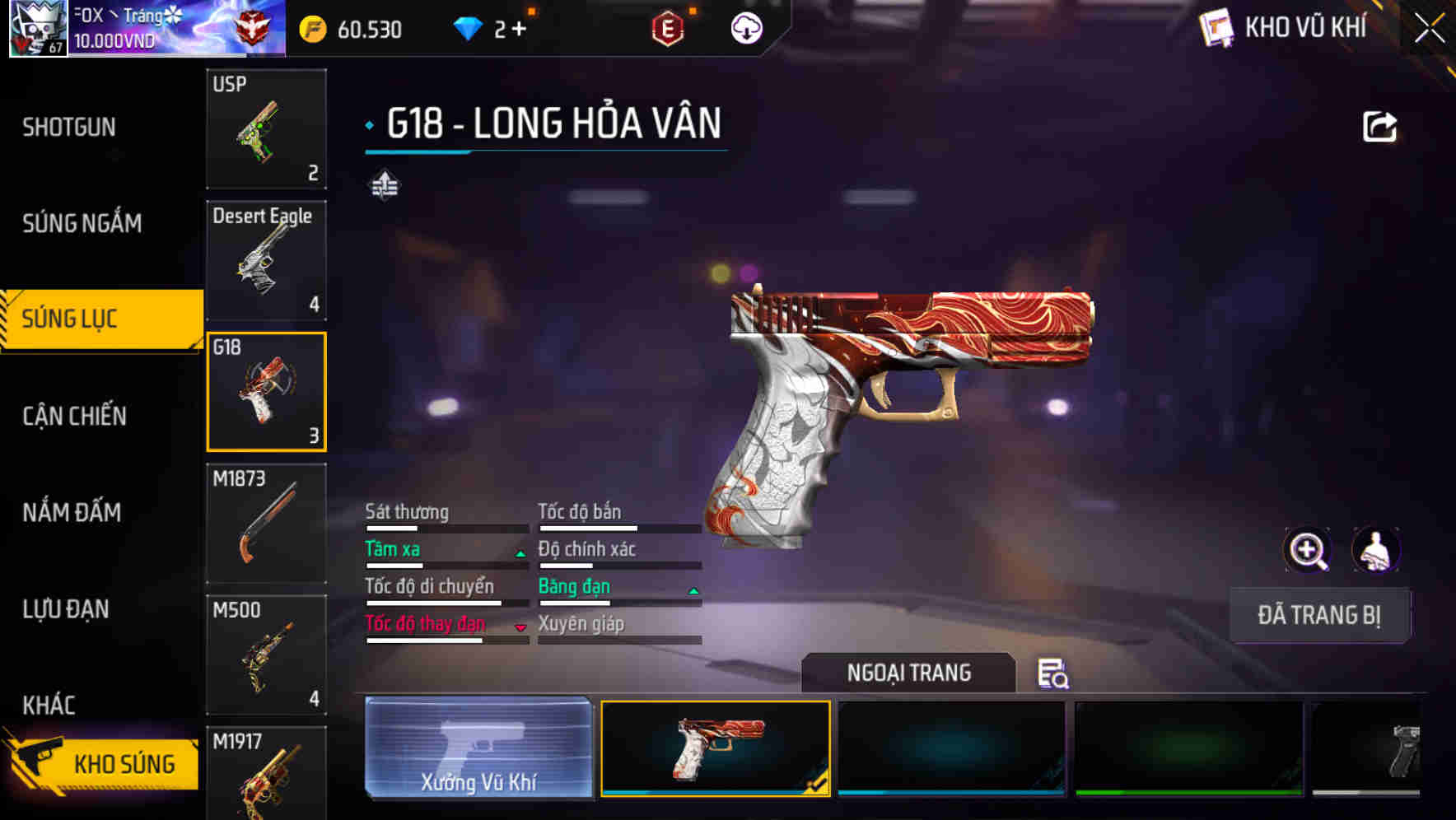1456x820 pixels.
Task: Open the Xưởng Vũ Khí workshop tile
Action: coord(478,748)
